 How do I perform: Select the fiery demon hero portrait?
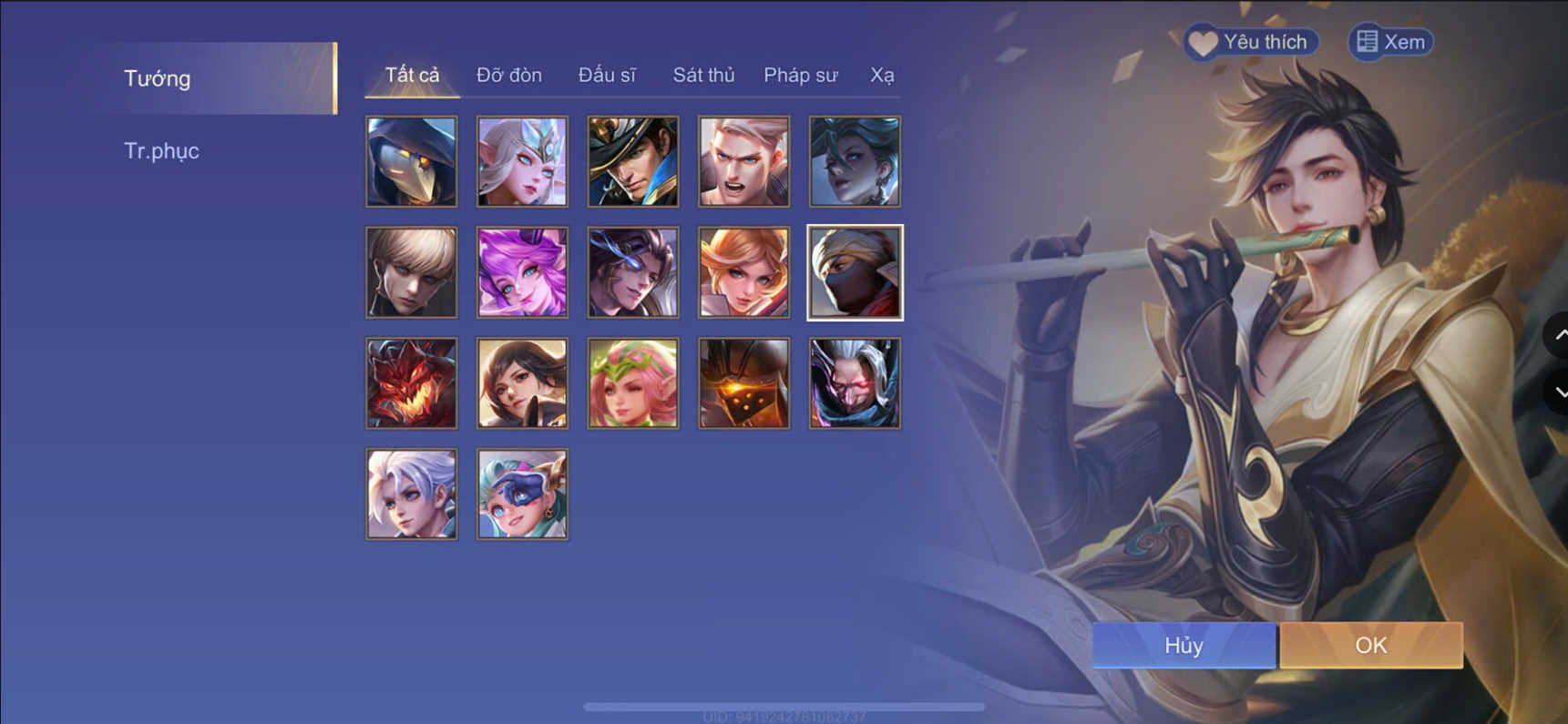coord(412,382)
